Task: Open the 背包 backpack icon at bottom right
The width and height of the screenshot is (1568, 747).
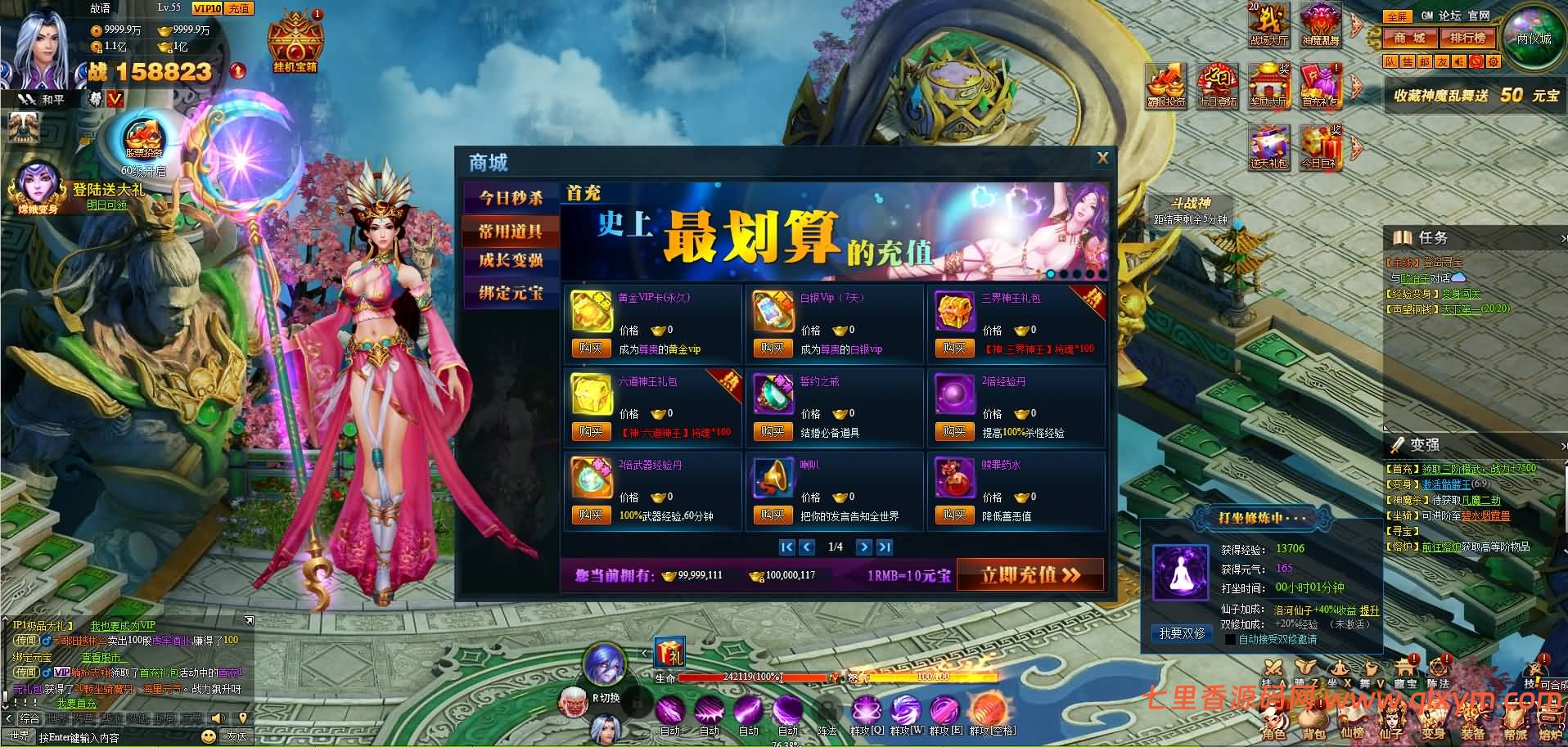Action: tap(1313, 717)
